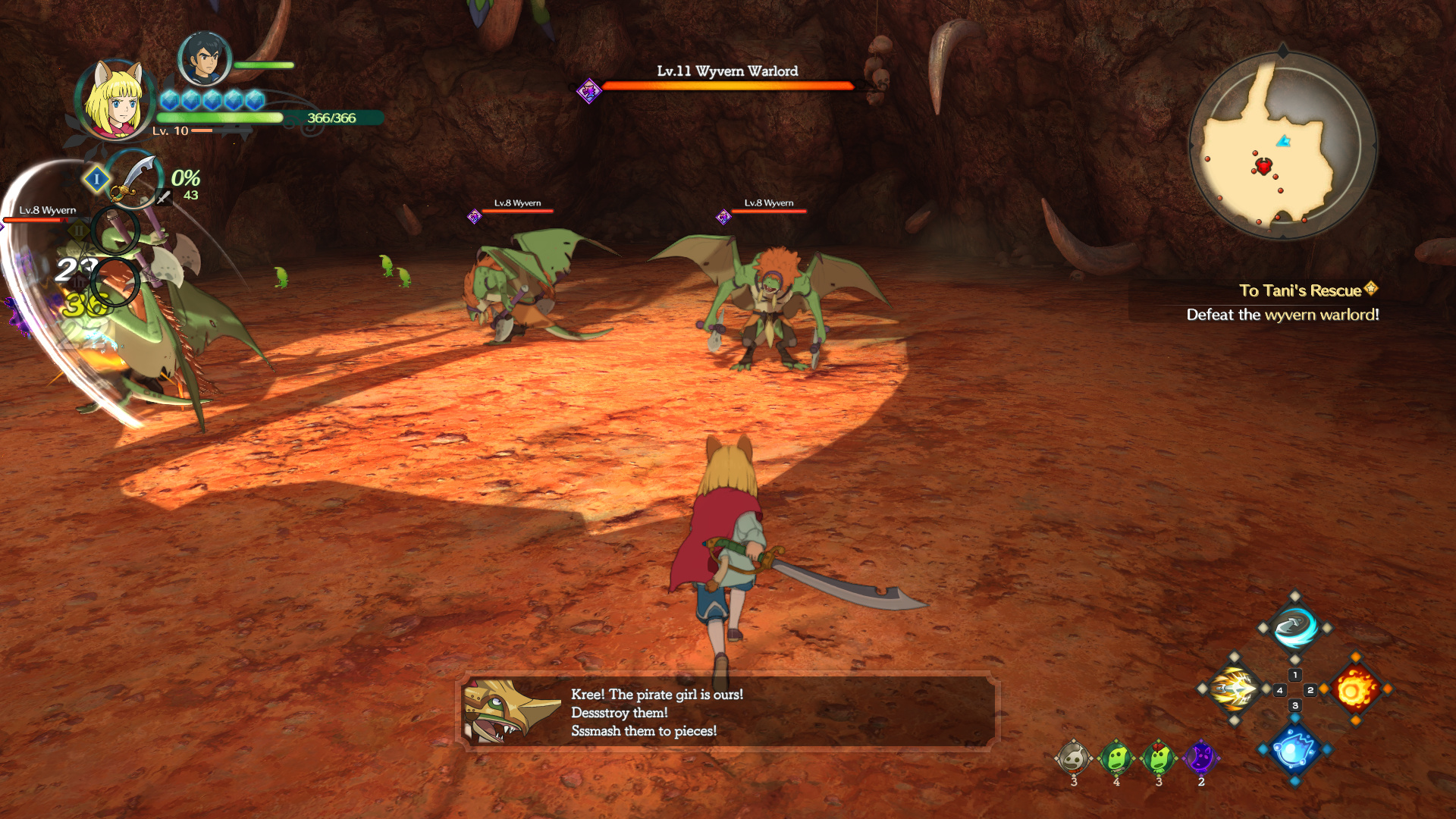1456x819 pixels.
Task: Activate the blue spinning blade skill
Action: 1294,628
